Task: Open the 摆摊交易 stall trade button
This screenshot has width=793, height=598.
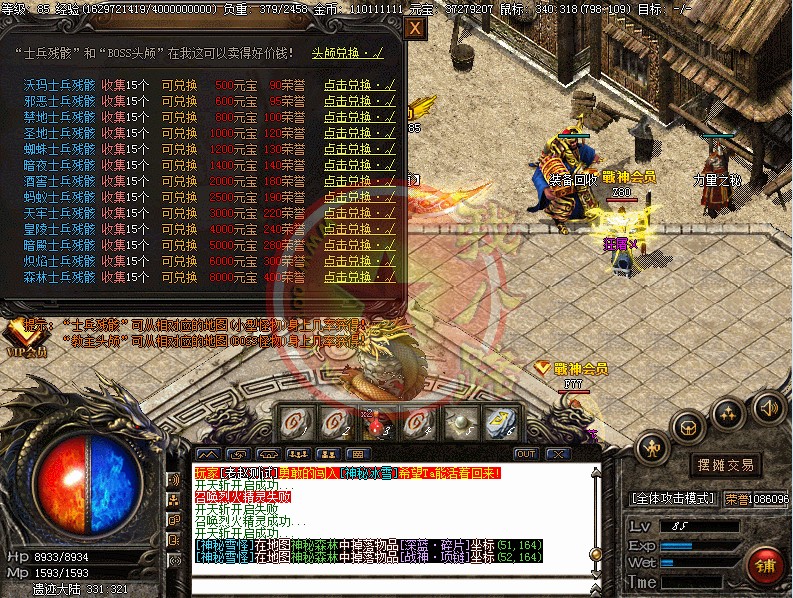Action: coord(725,464)
